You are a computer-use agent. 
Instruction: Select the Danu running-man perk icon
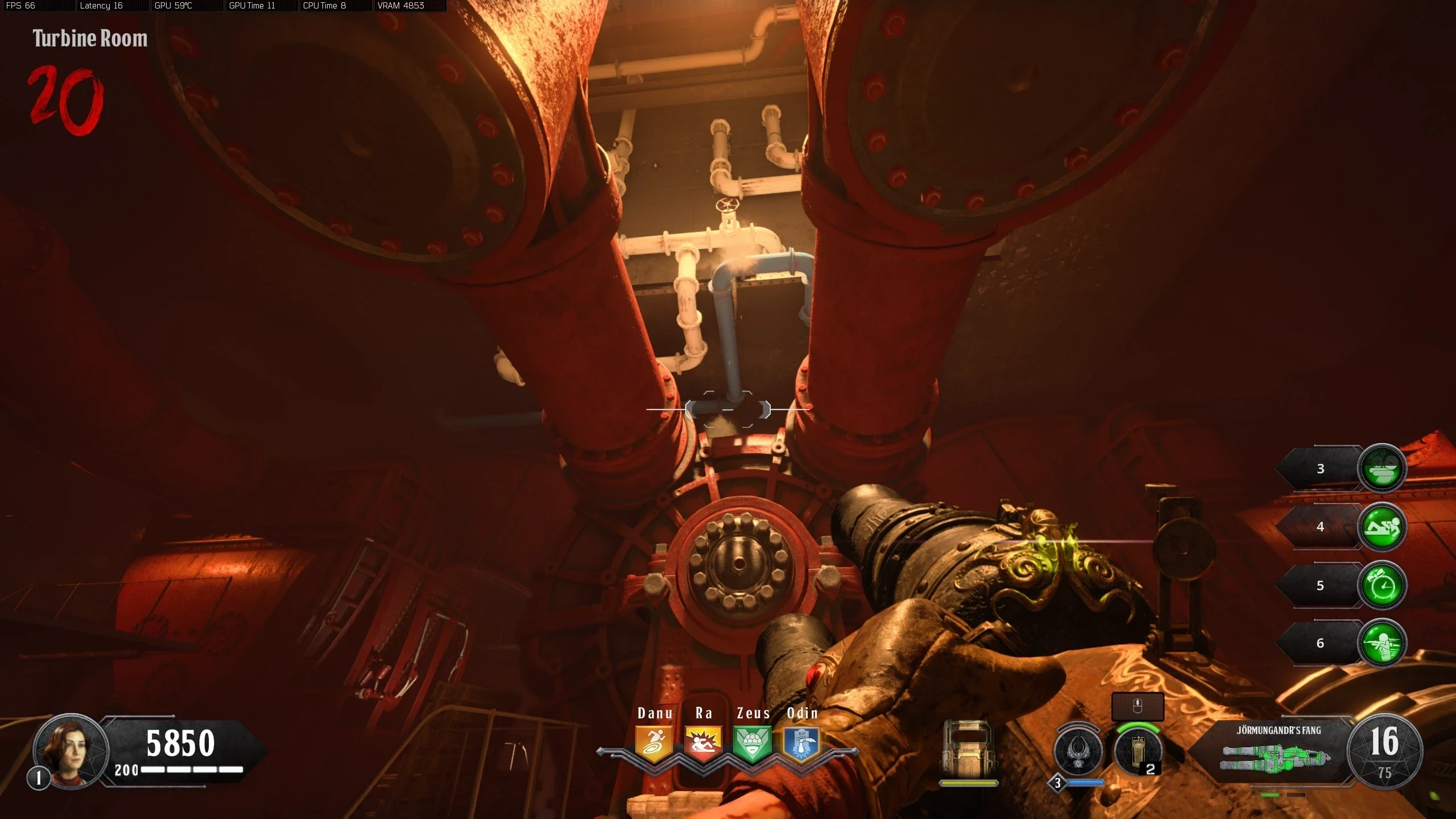[654, 743]
